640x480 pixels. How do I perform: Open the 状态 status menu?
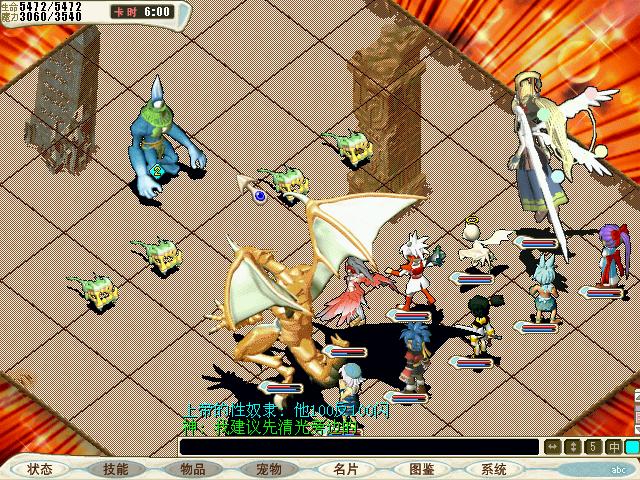41,468
